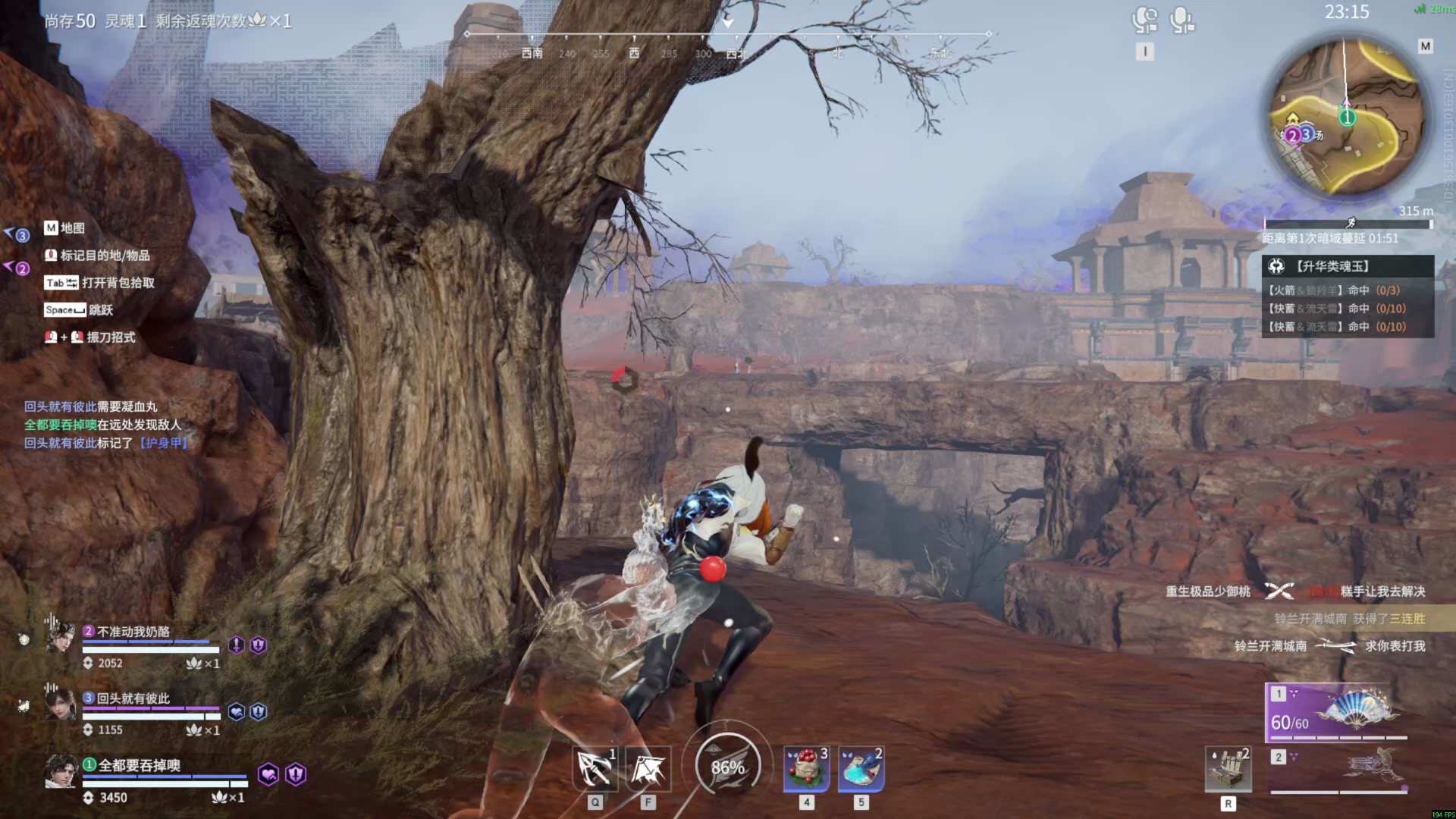Activate the Q skill icon
Viewport: 1456px width, 819px height.
click(595, 768)
